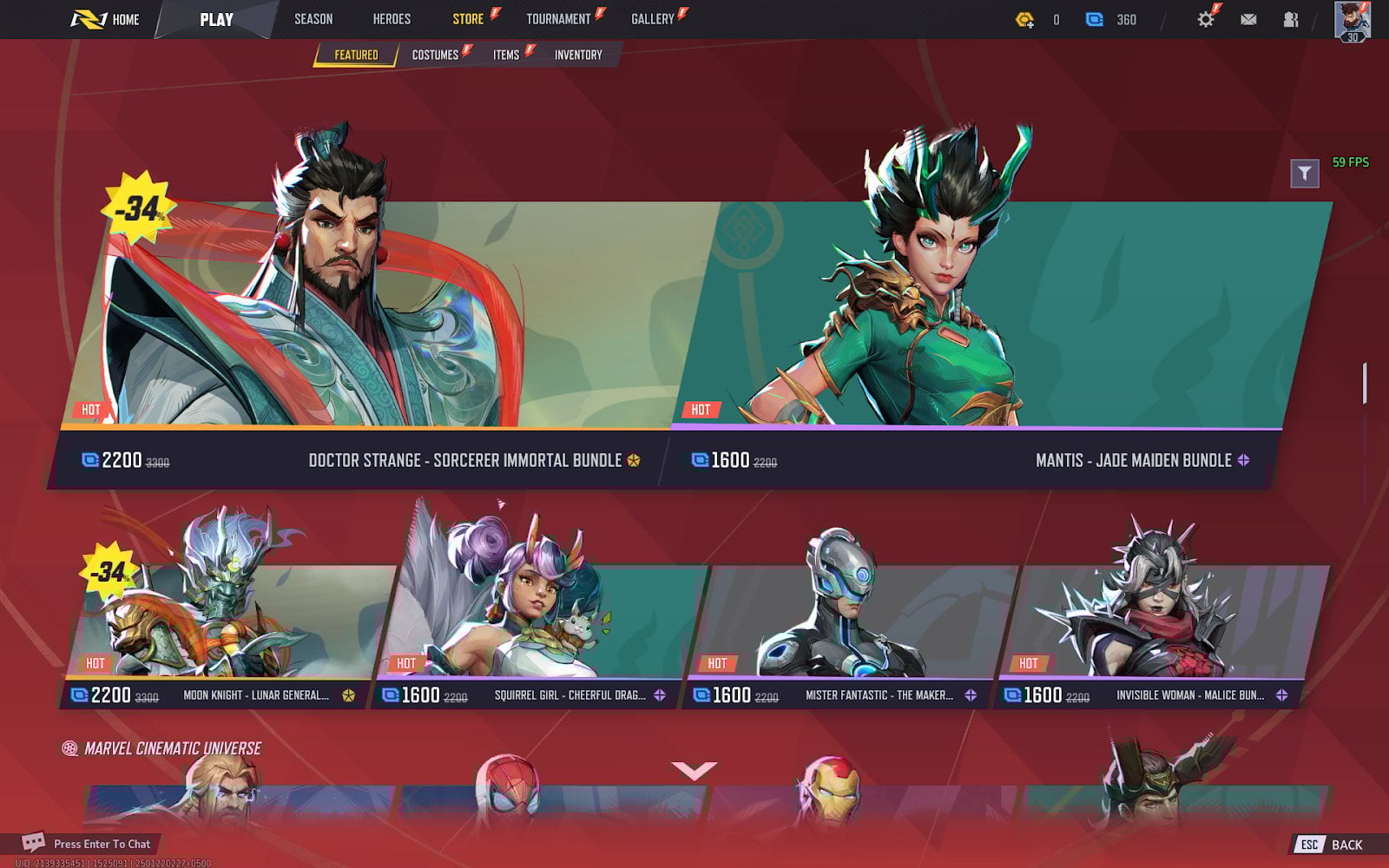1389x868 pixels.
Task: Open the Heroes menu
Action: tap(392, 19)
